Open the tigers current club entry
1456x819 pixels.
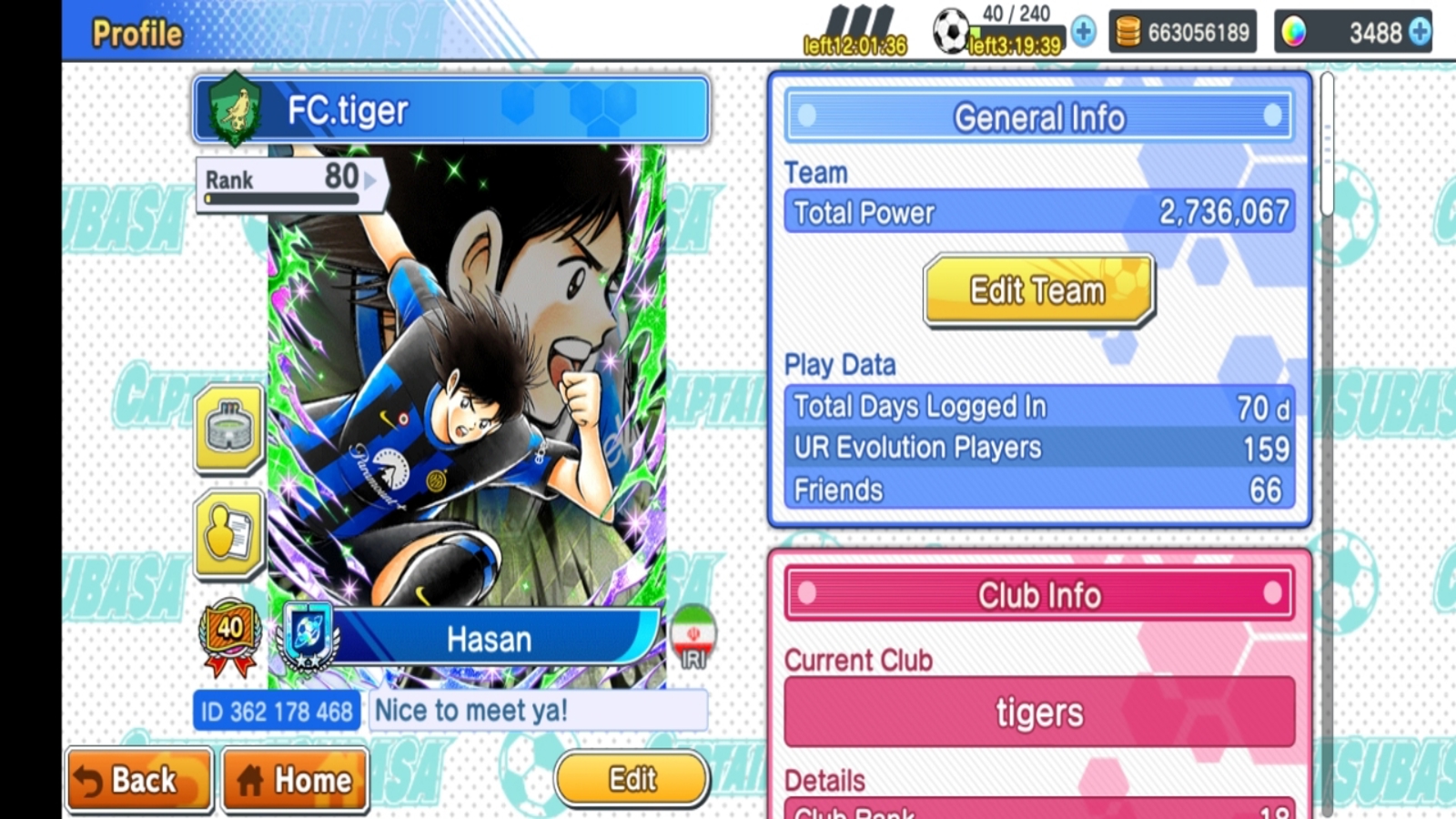click(1039, 713)
